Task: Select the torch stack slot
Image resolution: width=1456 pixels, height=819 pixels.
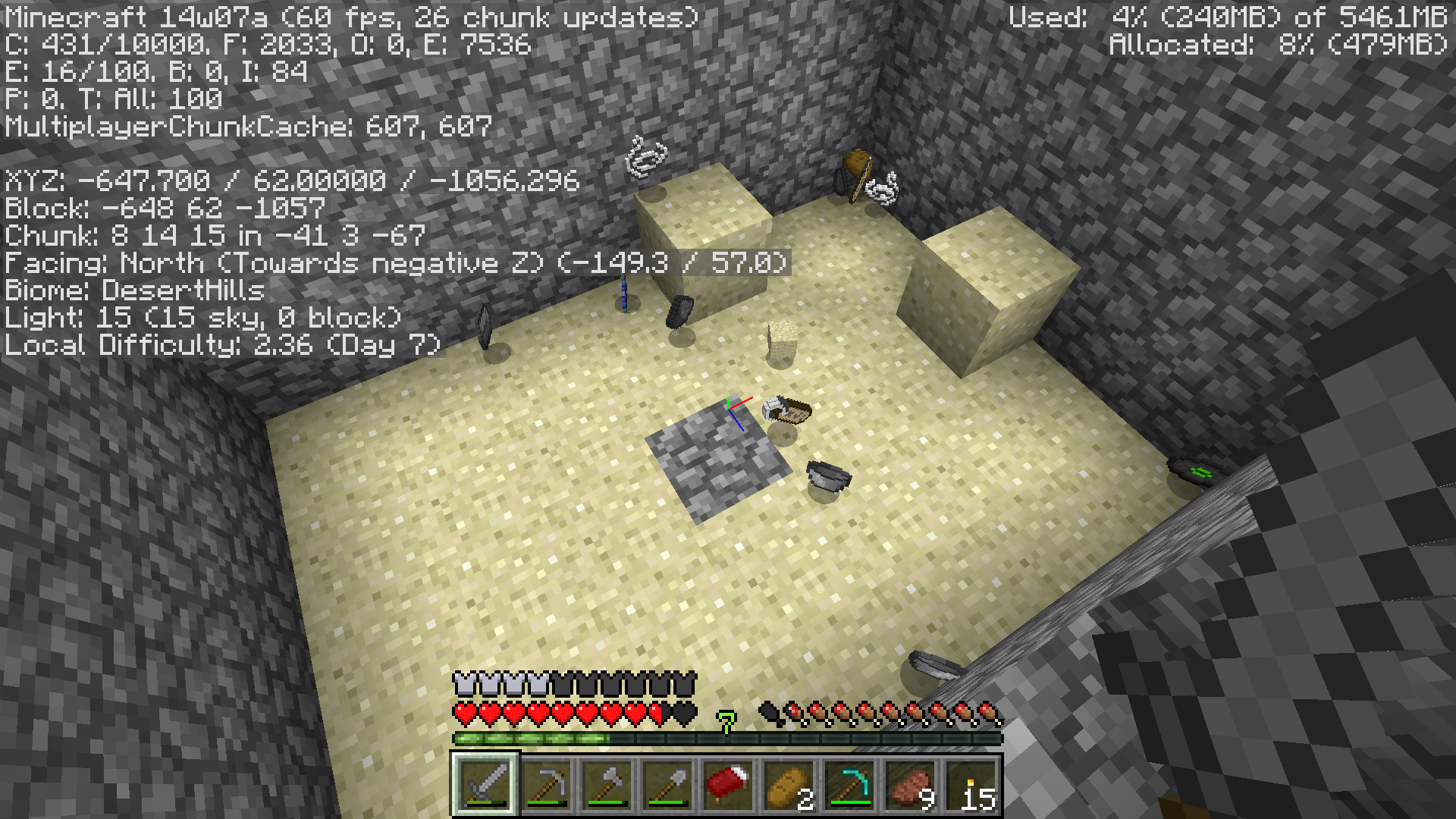Action: 971,785
